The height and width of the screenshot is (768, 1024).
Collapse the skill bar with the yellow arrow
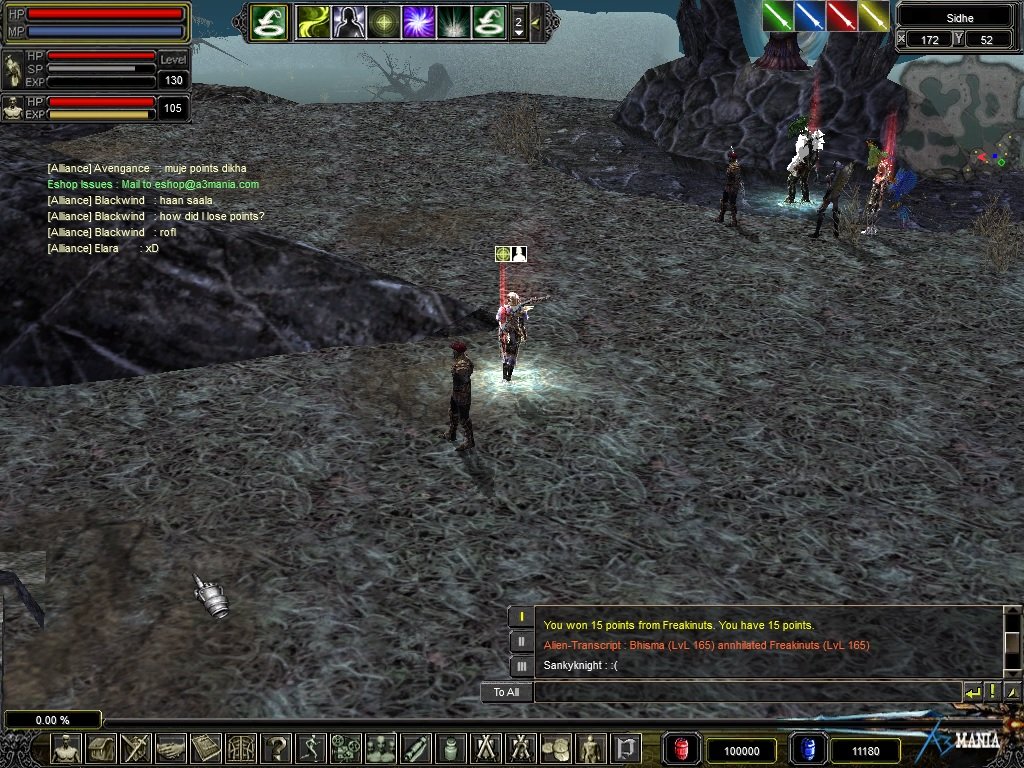coord(537,22)
